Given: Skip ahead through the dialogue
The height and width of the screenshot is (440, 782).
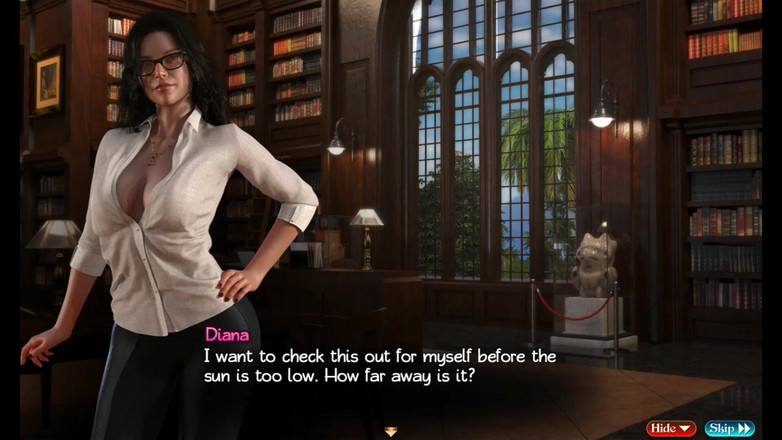Looking at the screenshot, I should pyautogui.click(x=729, y=428).
